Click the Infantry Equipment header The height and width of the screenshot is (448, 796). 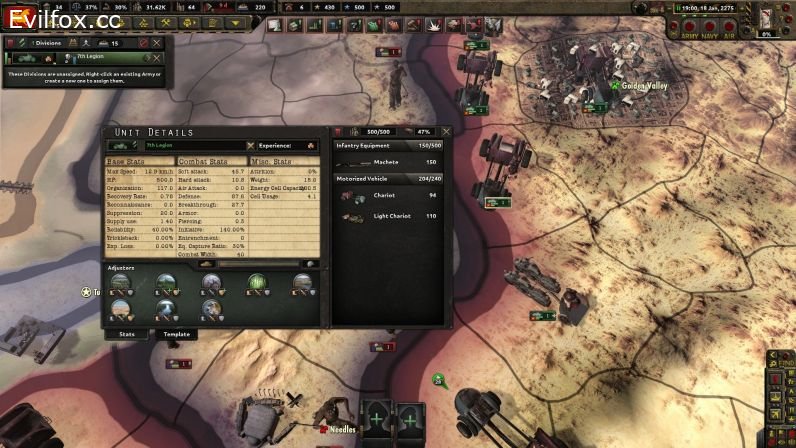click(x=361, y=146)
